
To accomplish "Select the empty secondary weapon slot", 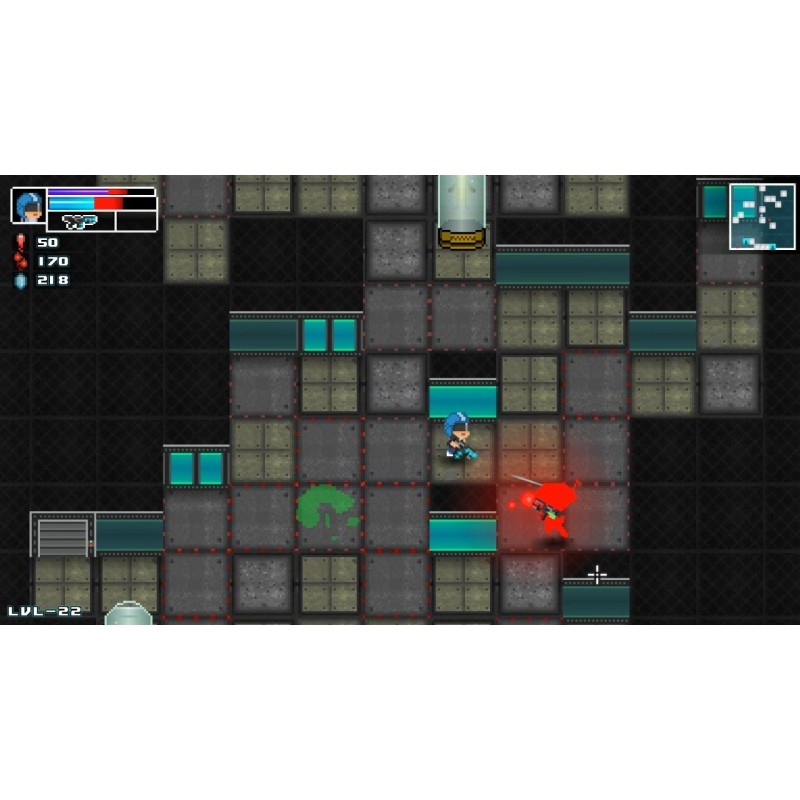I will (x=136, y=221).
